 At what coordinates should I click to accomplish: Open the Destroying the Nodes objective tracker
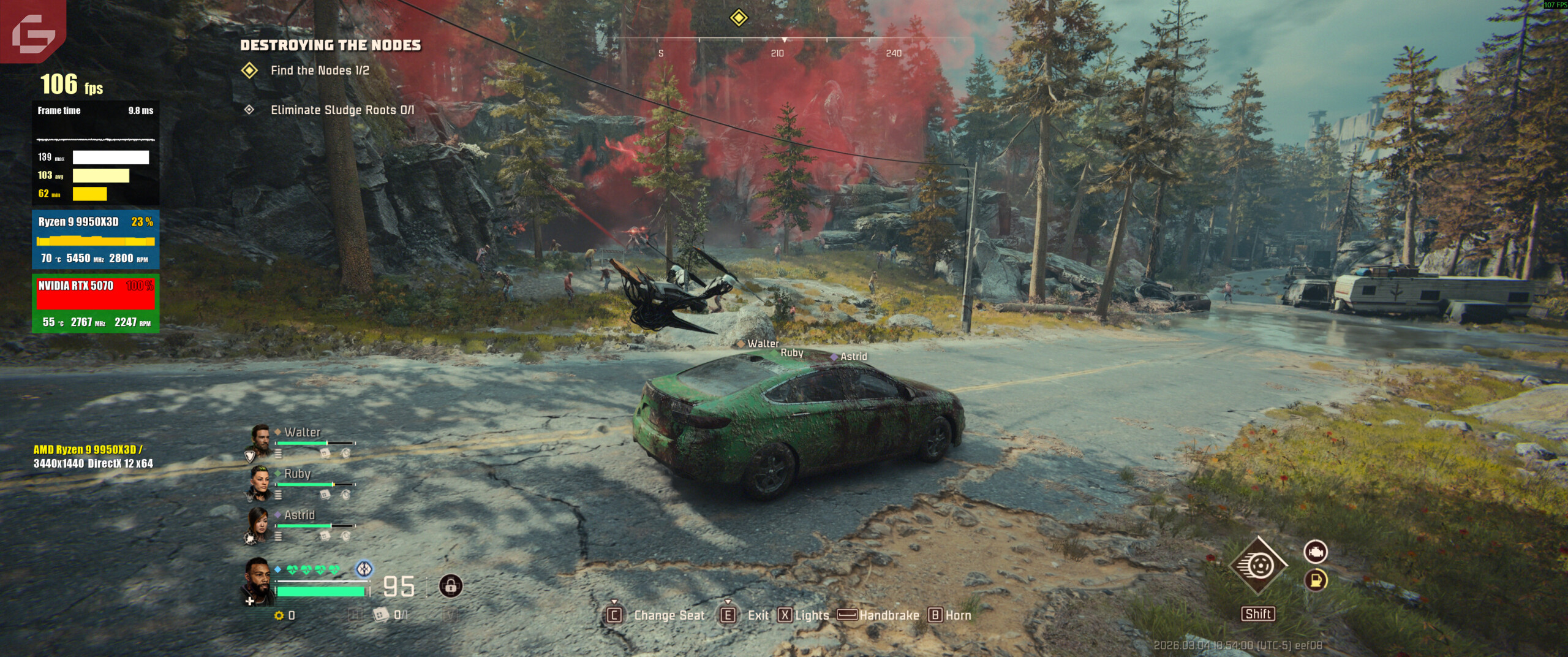(x=330, y=45)
